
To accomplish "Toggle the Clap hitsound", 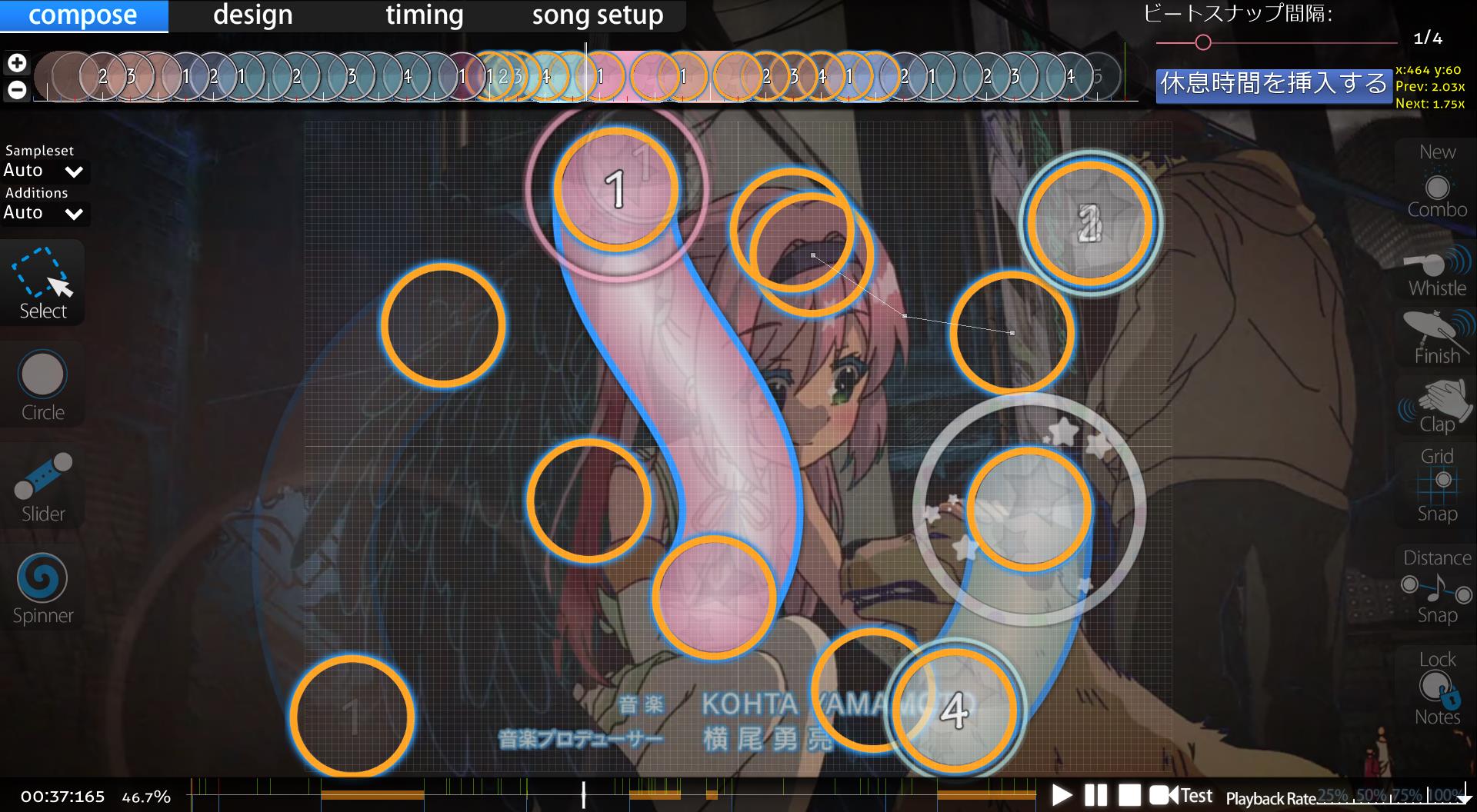I will click(1437, 408).
